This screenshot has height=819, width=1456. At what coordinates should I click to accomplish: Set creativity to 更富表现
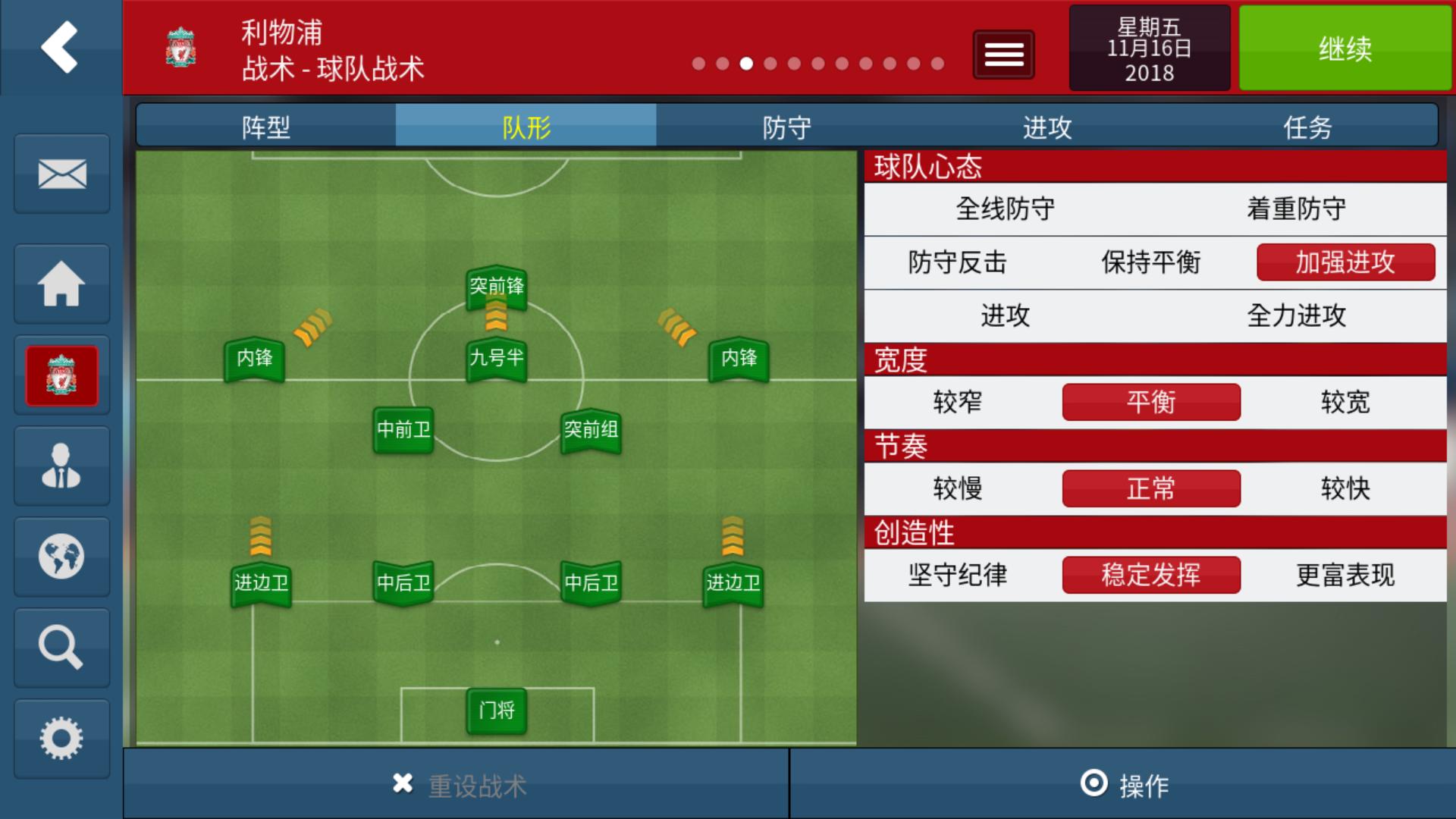[x=1346, y=576]
